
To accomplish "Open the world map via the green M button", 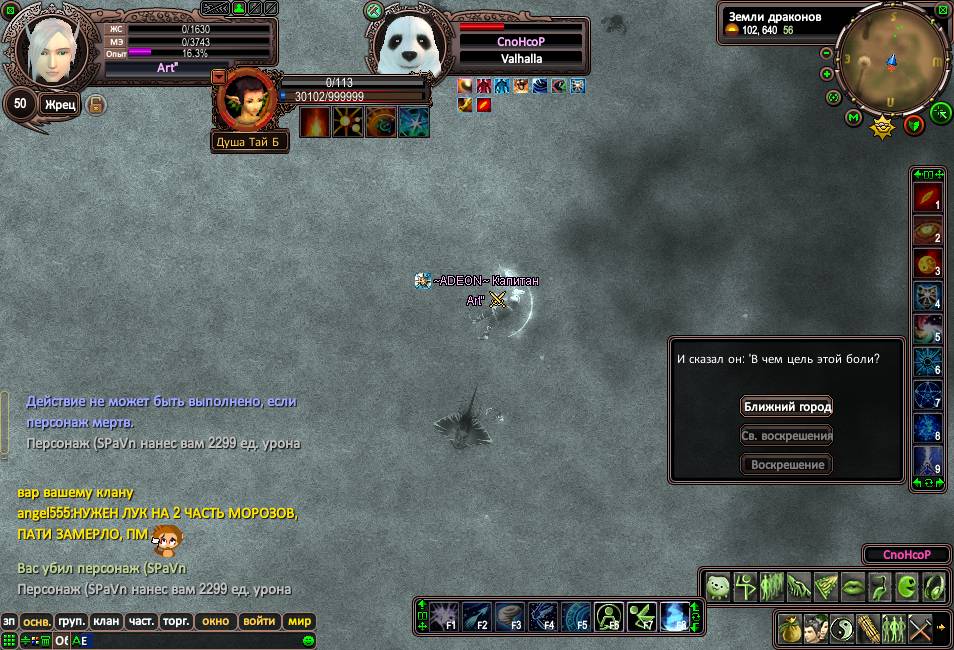I will click(853, 118).
